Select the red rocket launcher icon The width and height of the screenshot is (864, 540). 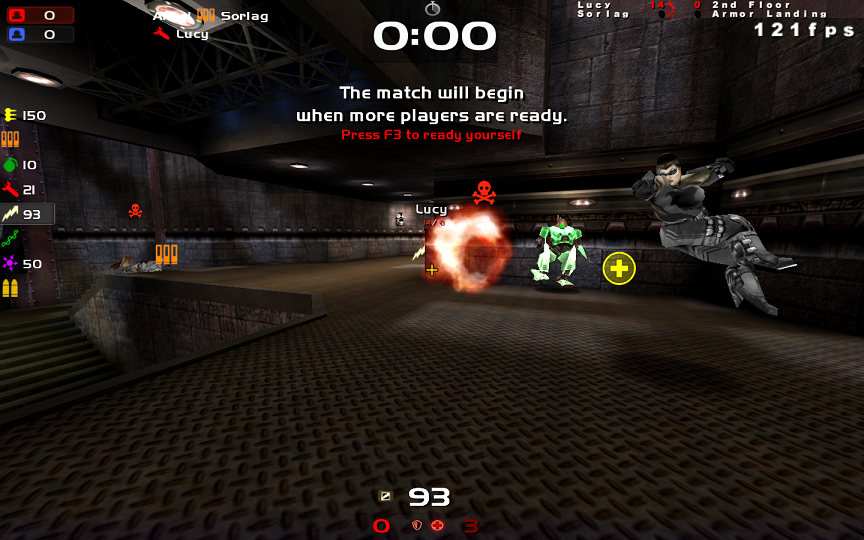(11, 189)
